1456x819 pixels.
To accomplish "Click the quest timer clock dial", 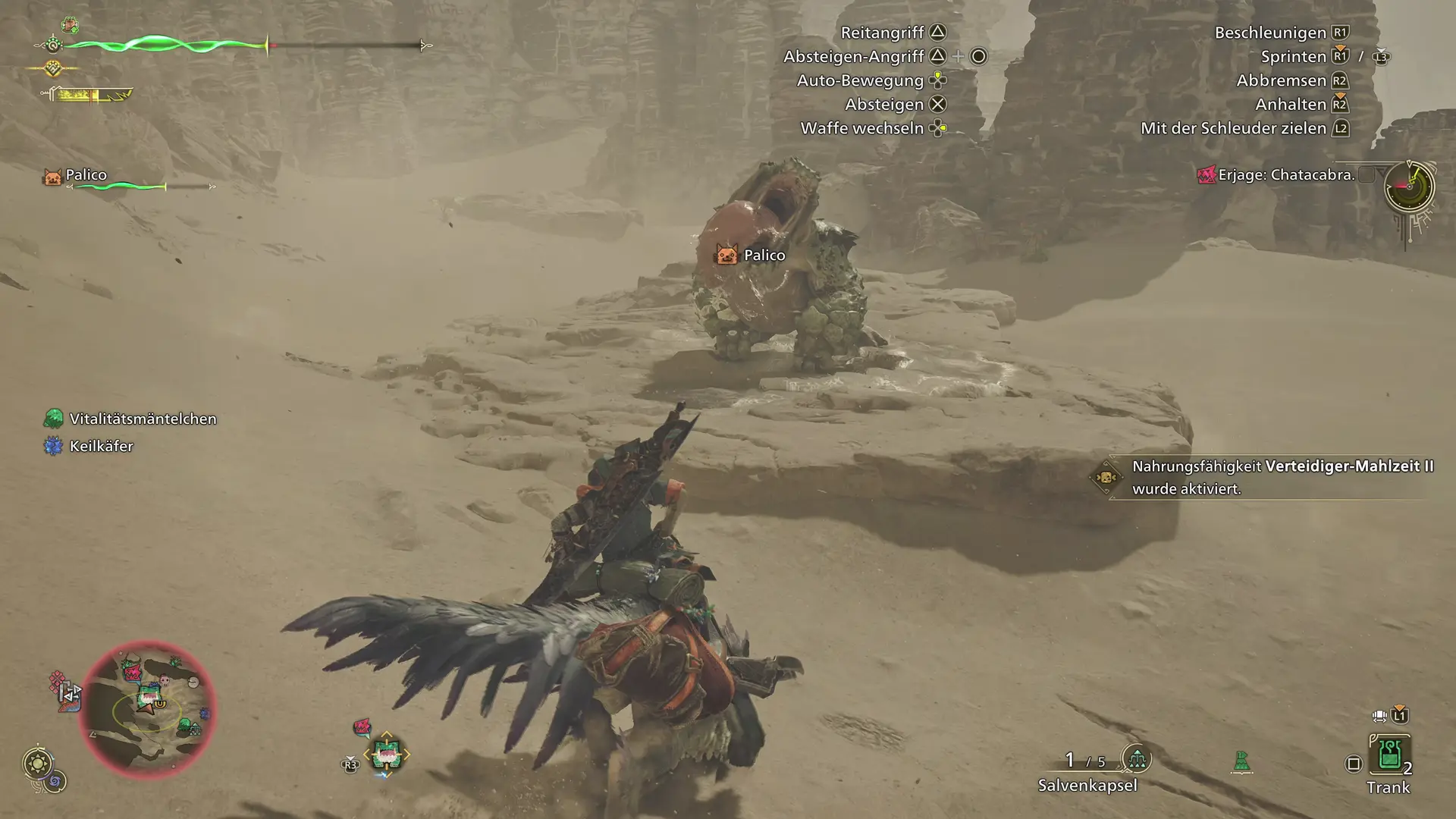I will tap(1409, 187).
